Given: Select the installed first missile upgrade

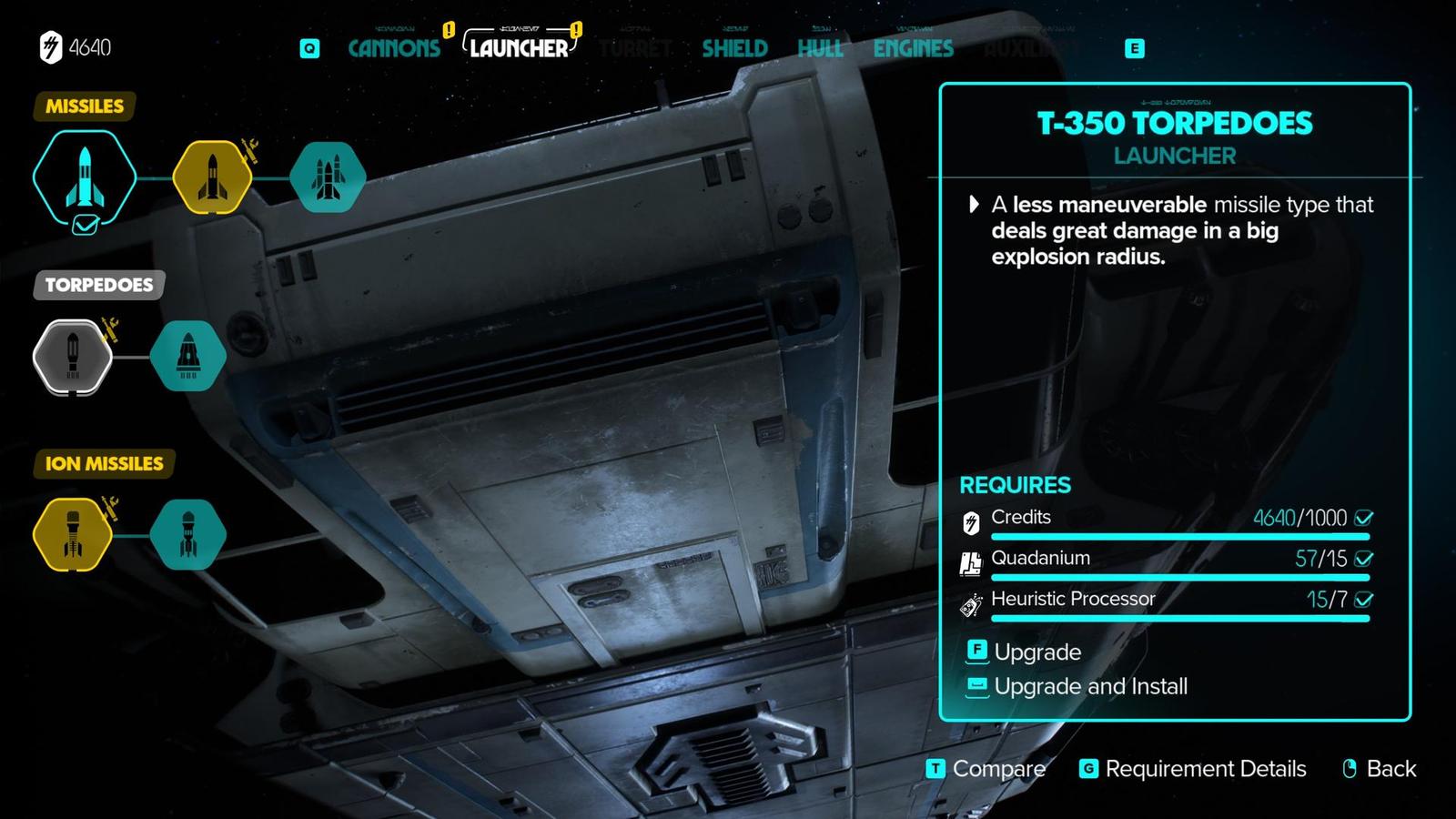Looking at the screenshot, I should (85, 177).
